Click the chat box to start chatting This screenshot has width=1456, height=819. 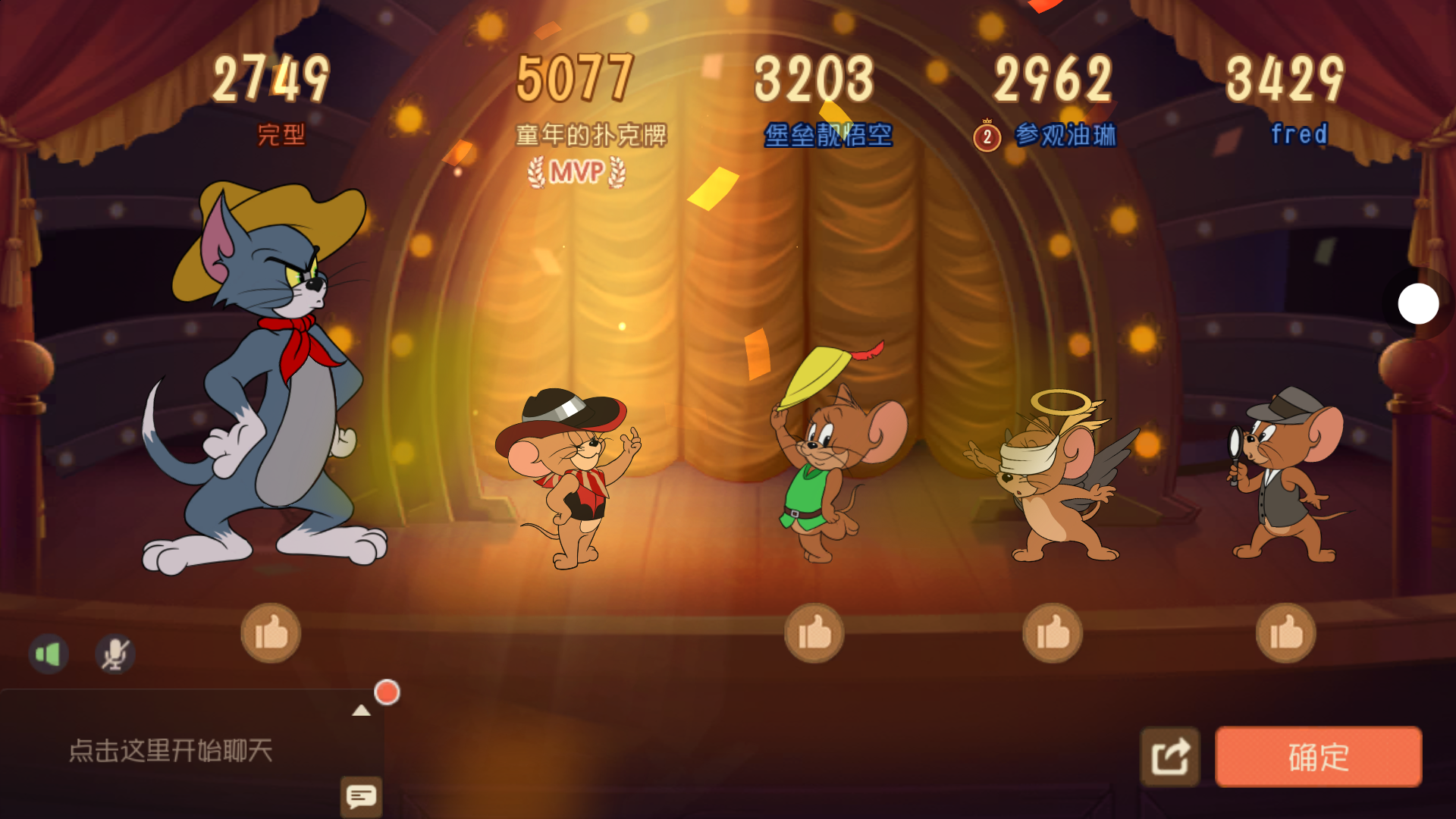point(171,751)
